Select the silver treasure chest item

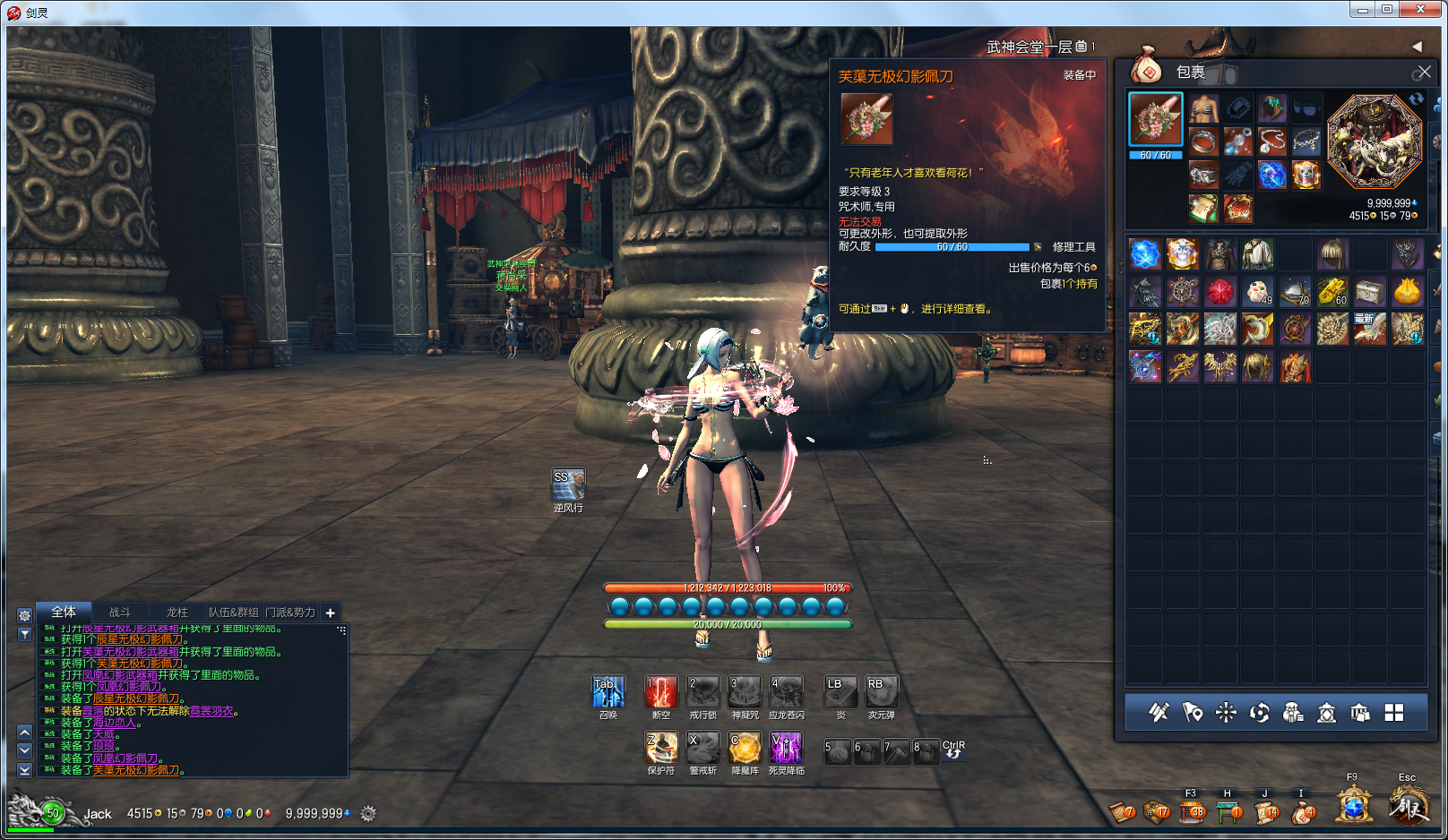(1369, 291)
